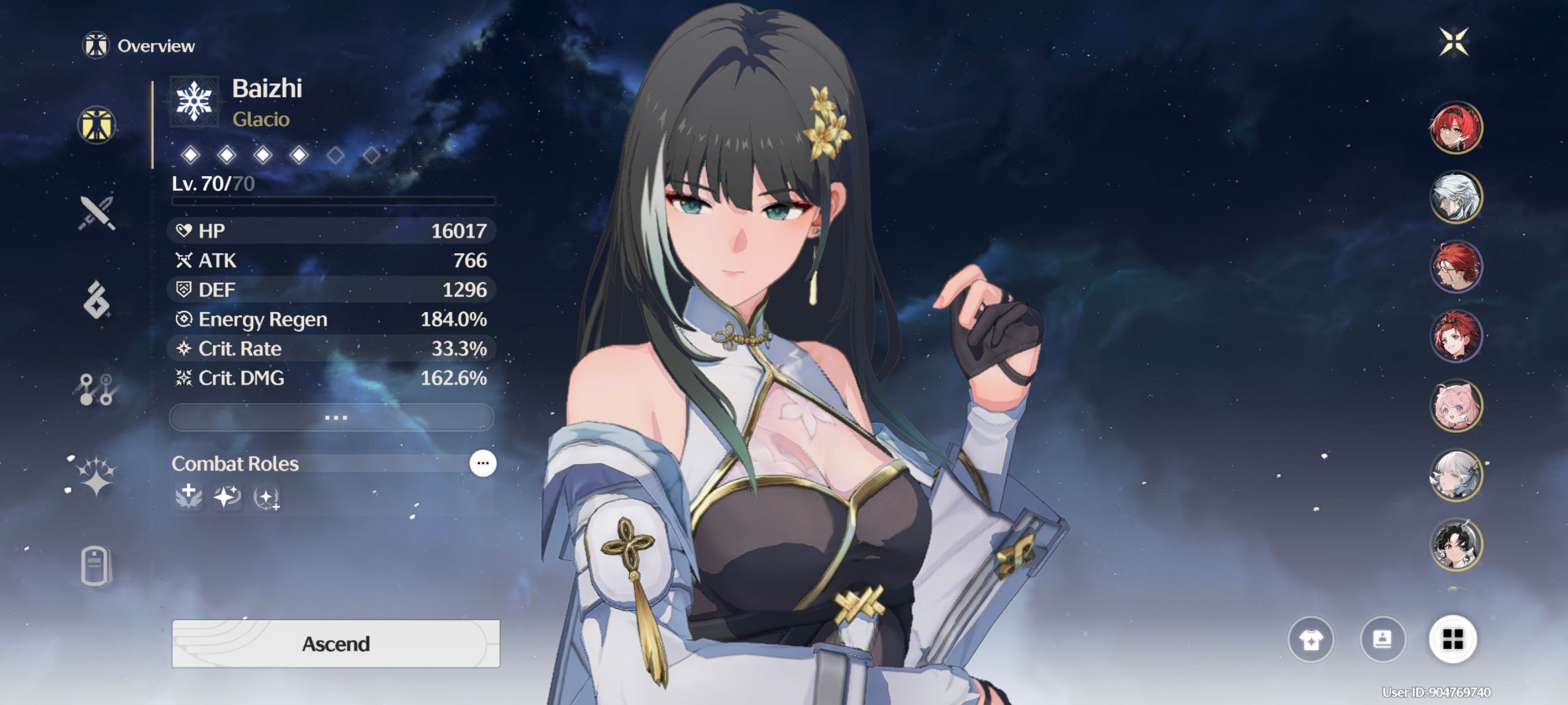Open the Echoes tab icon
This screenshot has width=1568, height=705.
pyautogui.click(x=97, y=299)
